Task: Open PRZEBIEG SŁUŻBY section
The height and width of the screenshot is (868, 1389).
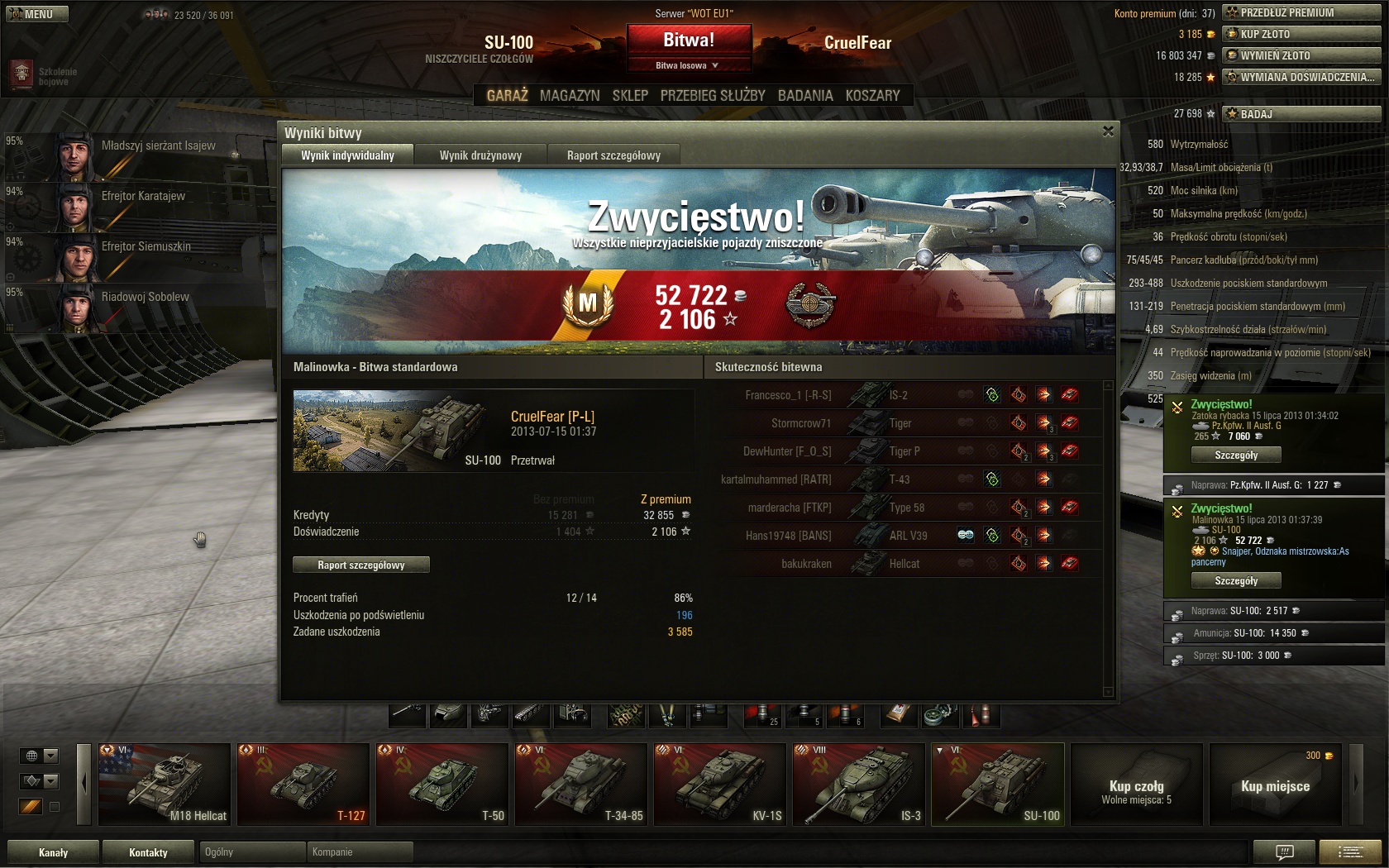Action: 713,96
